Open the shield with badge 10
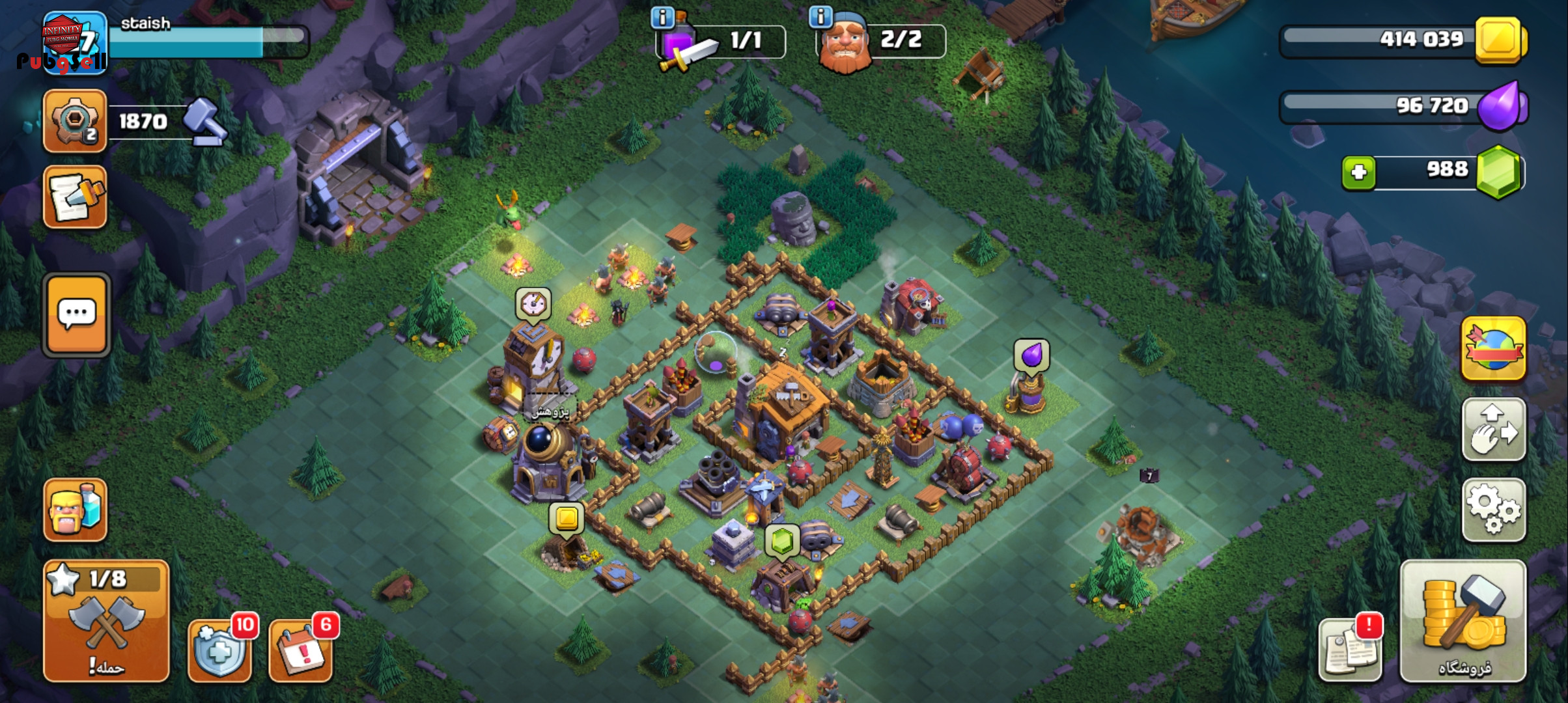Viewport: 1568px width, 703px height. pos(220,648)
